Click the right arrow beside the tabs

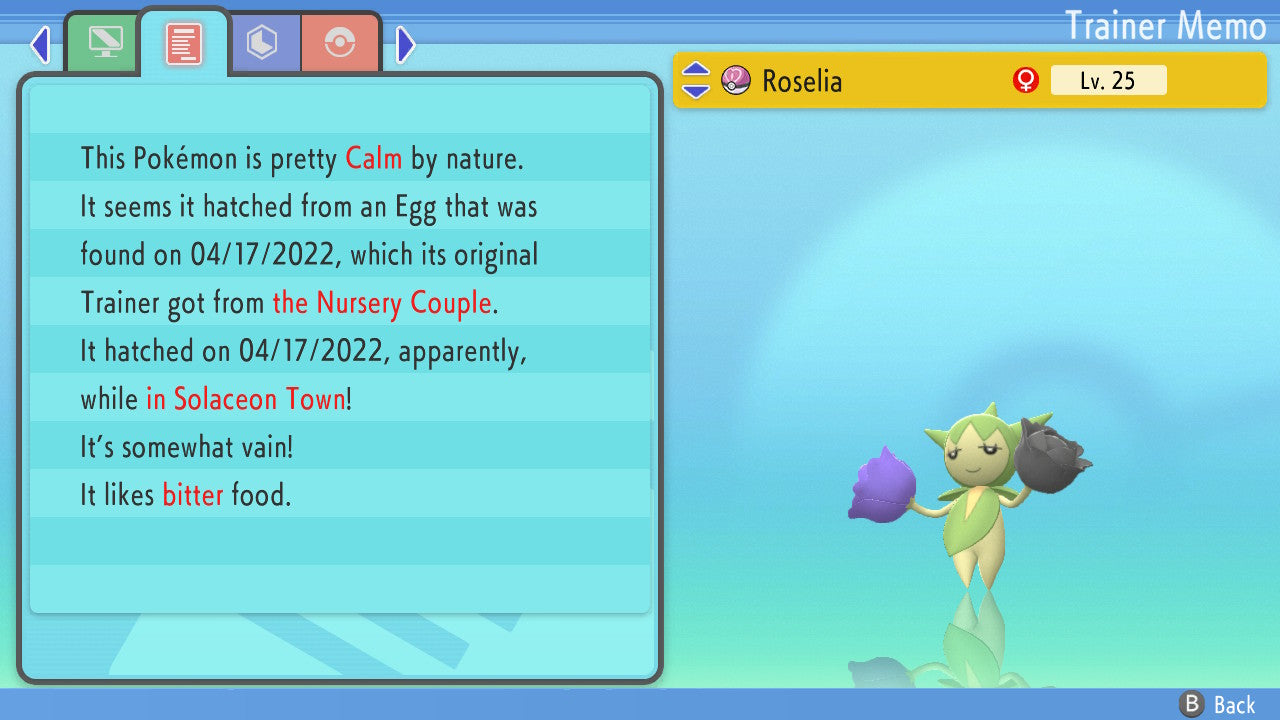[405, 45]
